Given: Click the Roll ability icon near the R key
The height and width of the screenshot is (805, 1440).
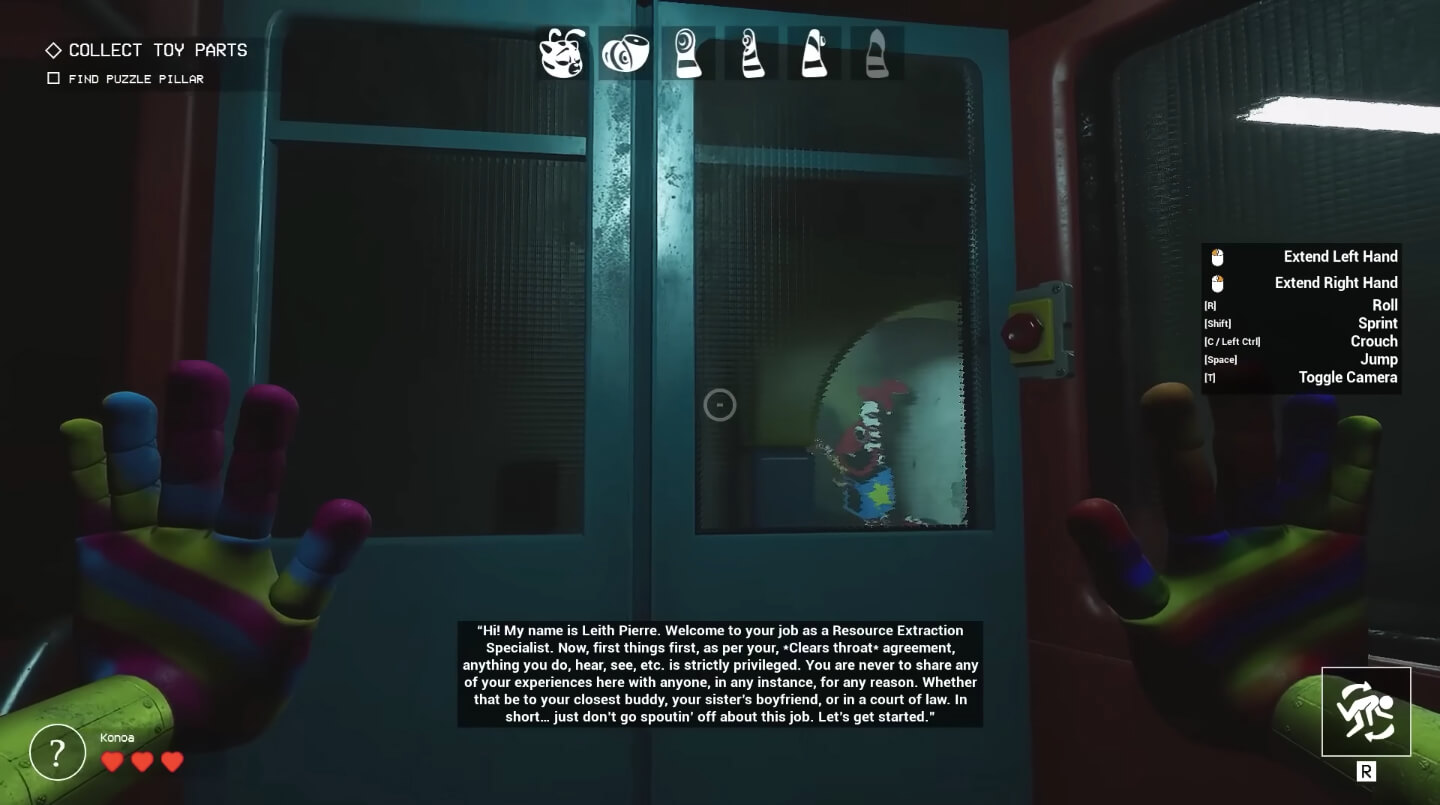Looking at the screenshot, I should coord(1366,711).
